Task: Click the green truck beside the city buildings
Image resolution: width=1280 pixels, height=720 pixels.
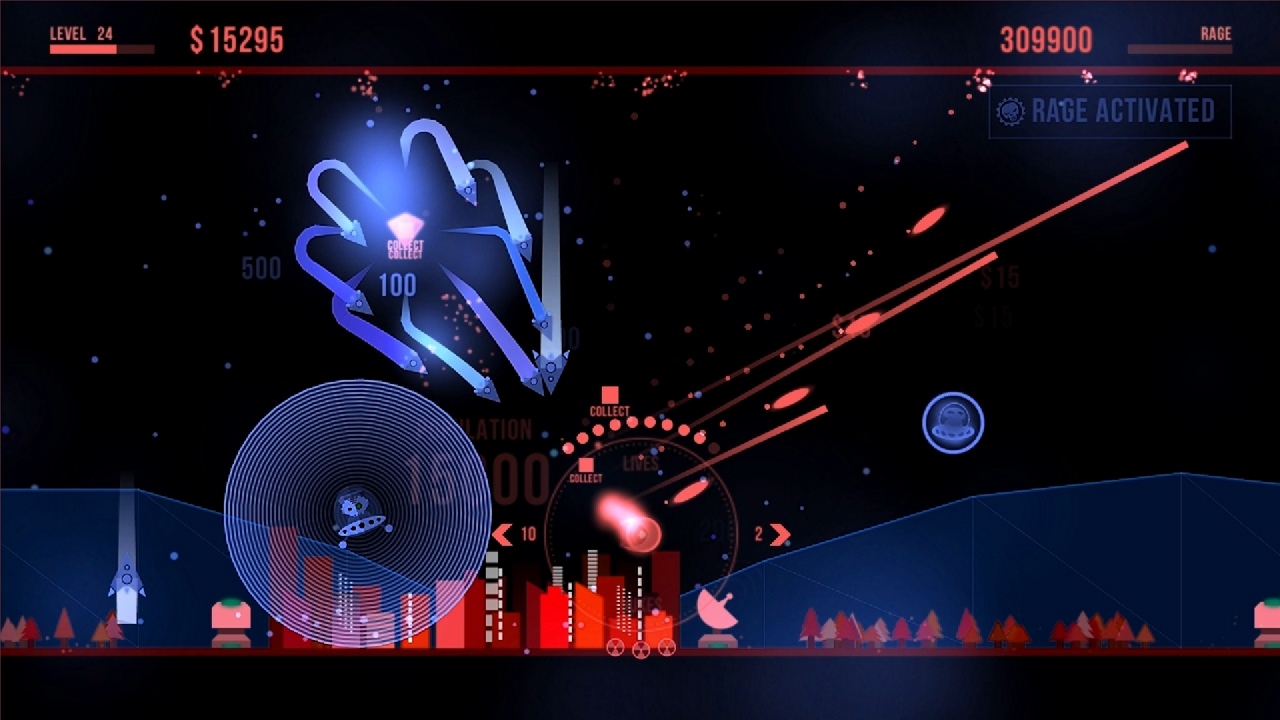Action: click(231, 615)
